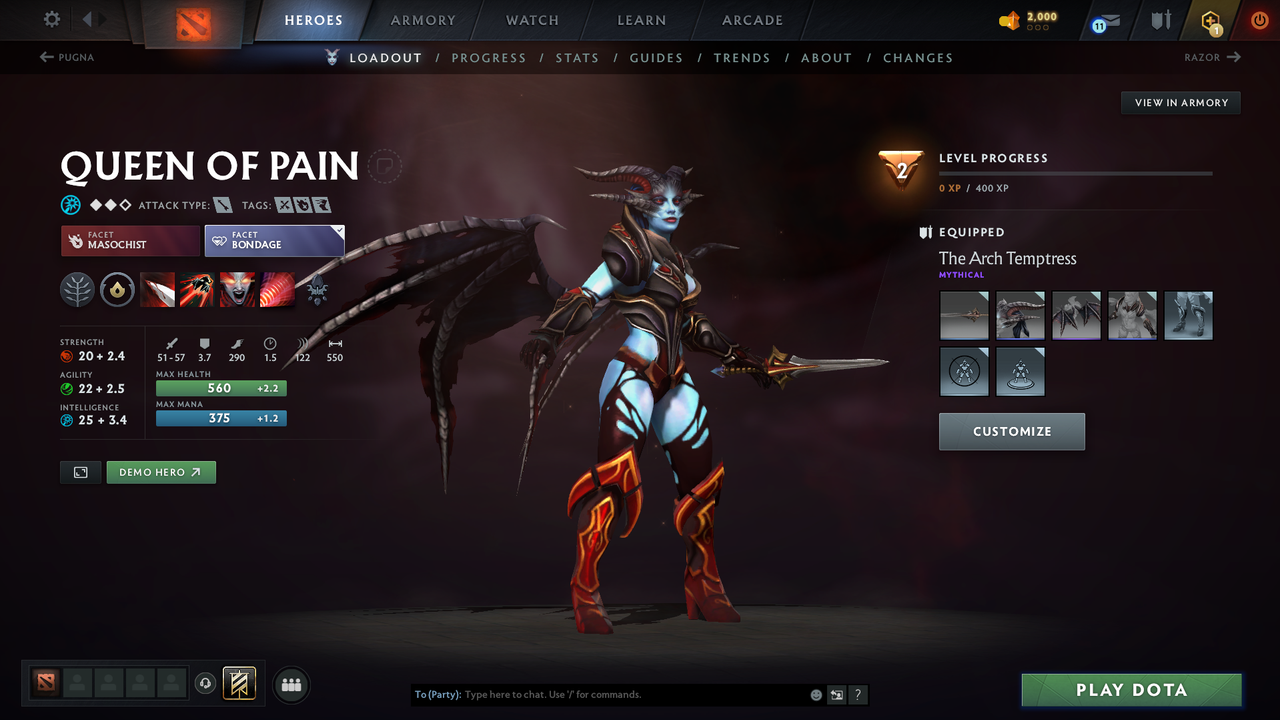The width and height of the screenshot is (1280, 720).
Task: Select the Bondage facet
Action: click(274, 240)
